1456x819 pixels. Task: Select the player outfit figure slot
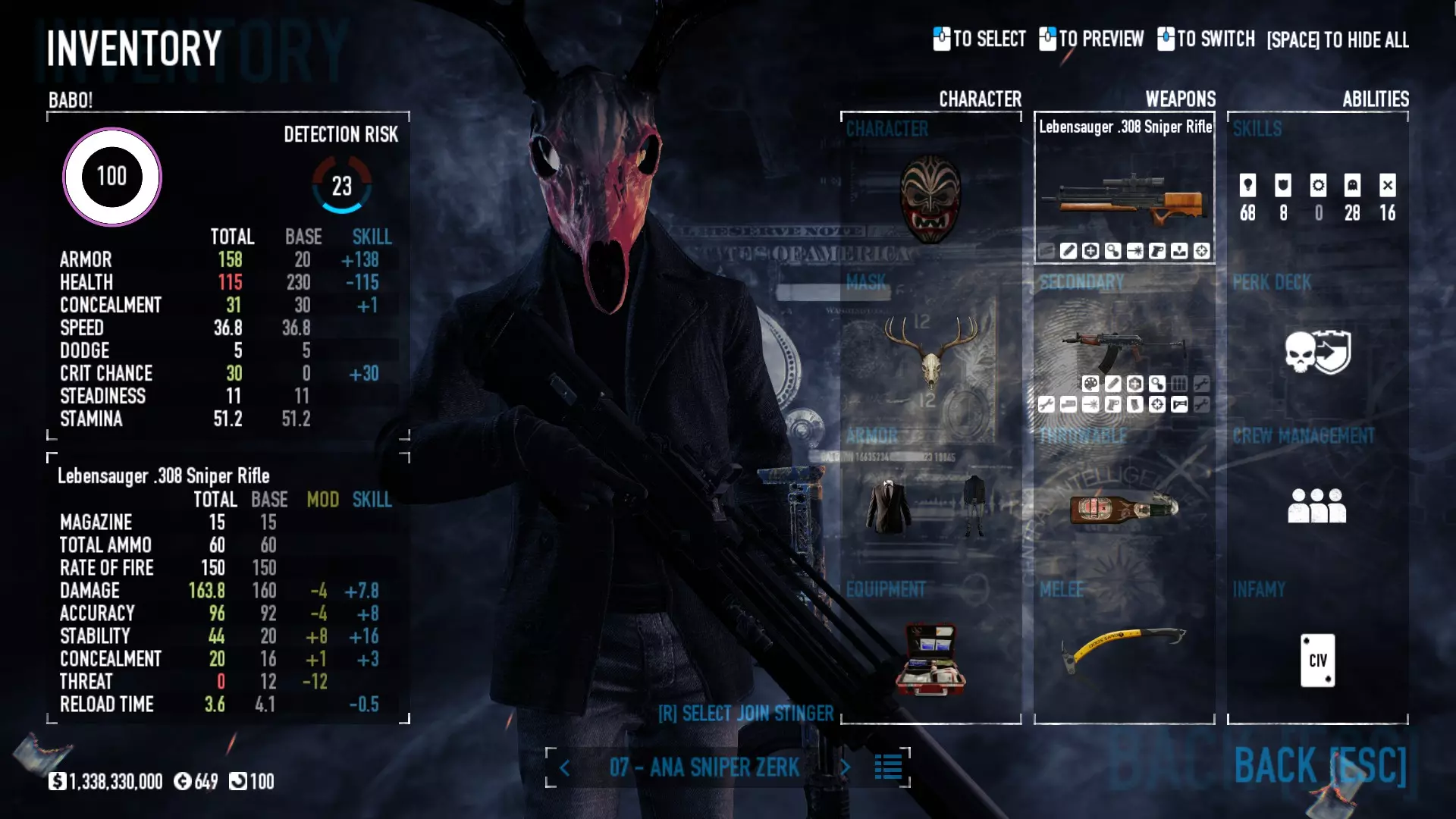pyautogui.click(x=974, y=505)
